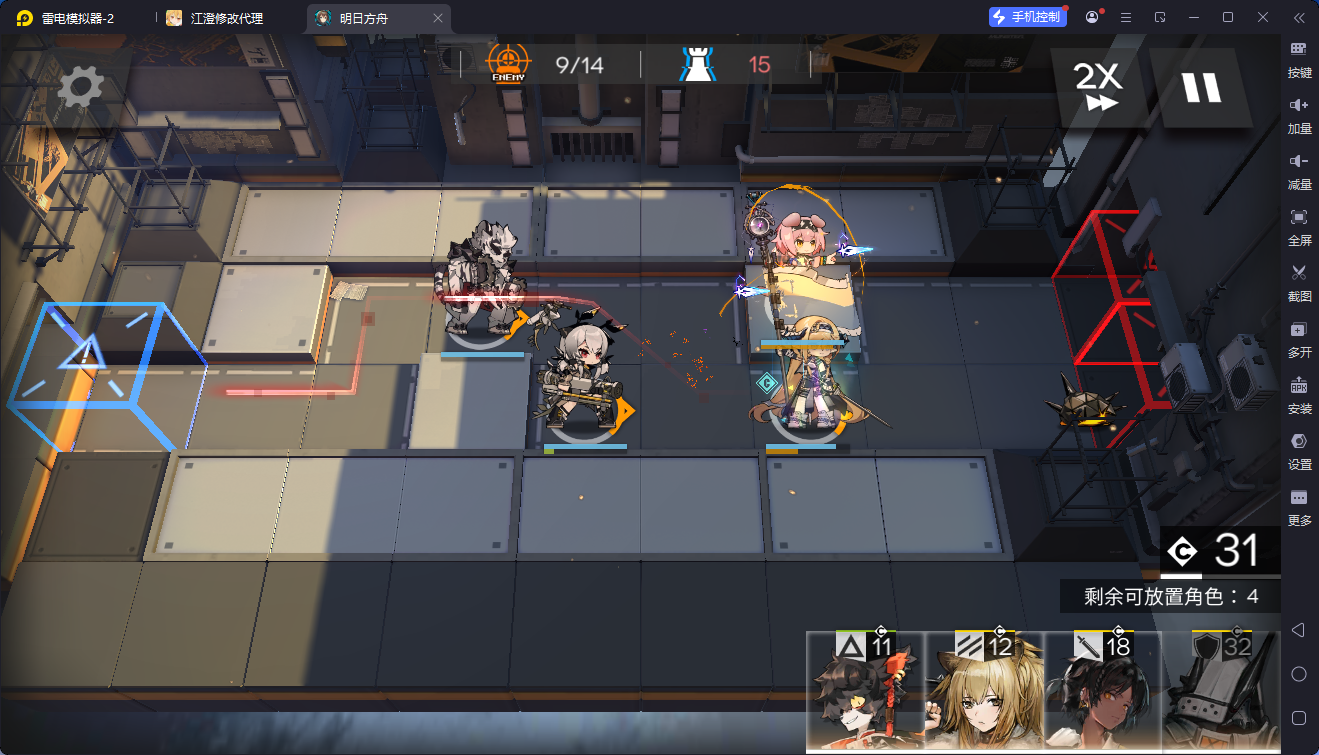Switch to the 江澄修改代理 emulator tab
Screen dimensions: 1319x755
point(226,18)
